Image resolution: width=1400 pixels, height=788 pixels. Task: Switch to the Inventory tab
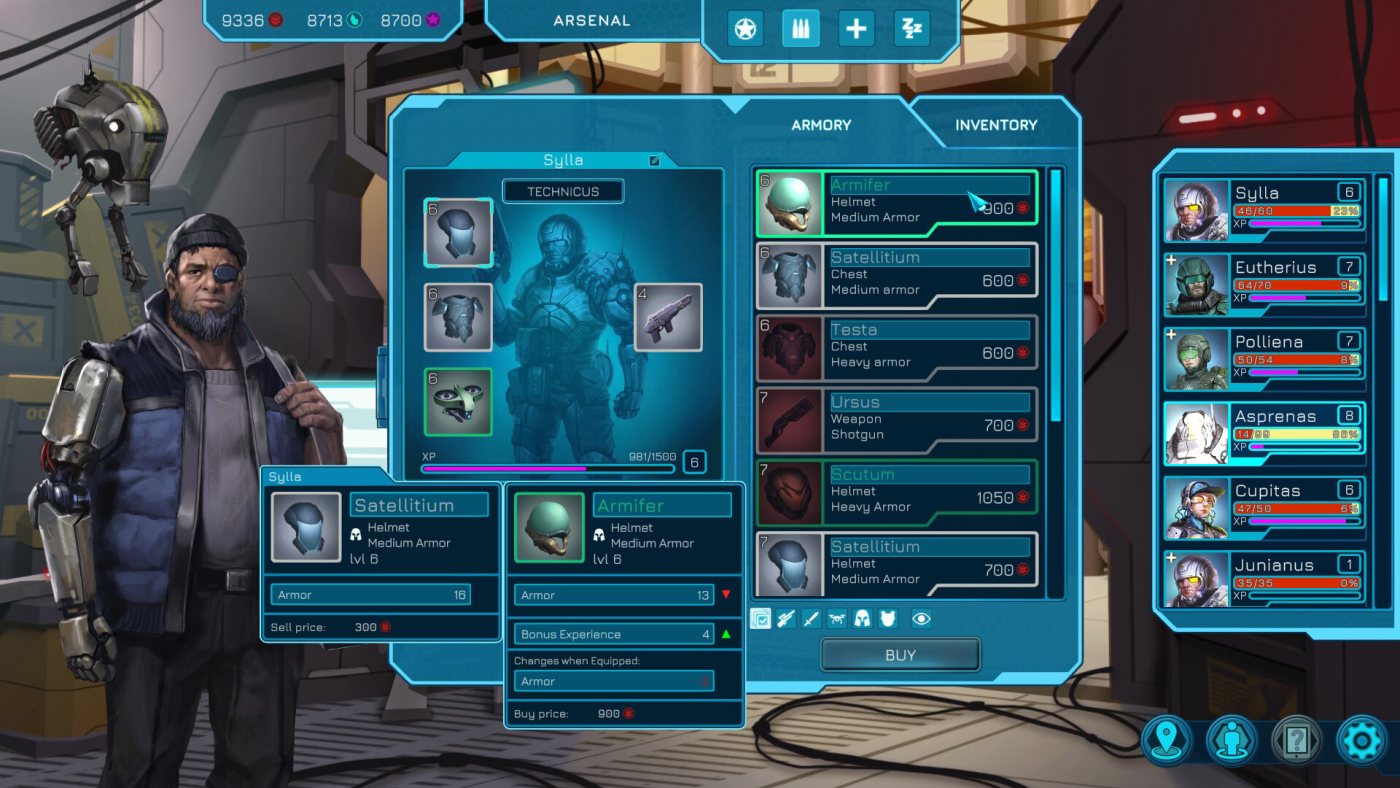click(995, 125)
